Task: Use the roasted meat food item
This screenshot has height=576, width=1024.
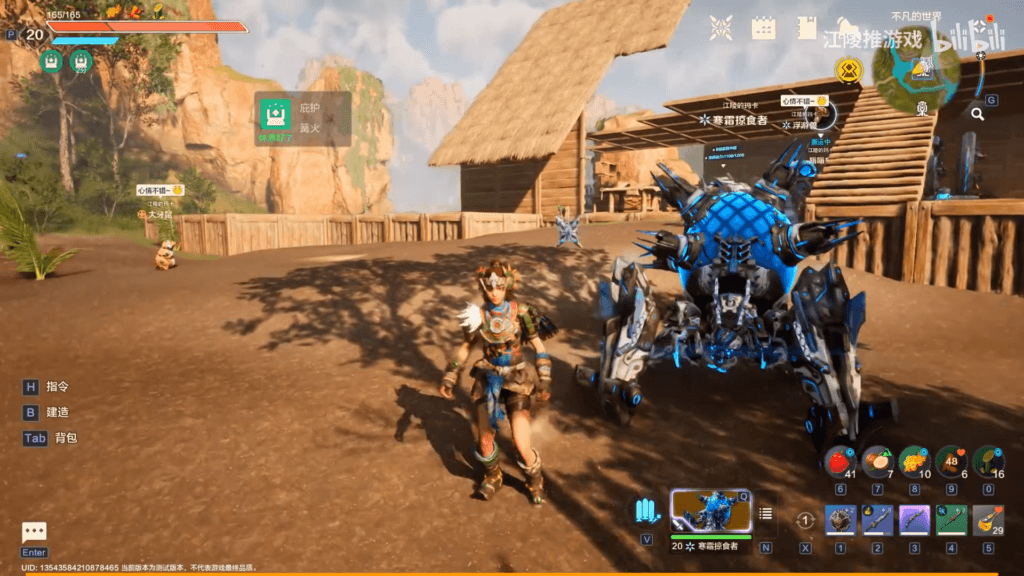Action: [x=951, y=461]
